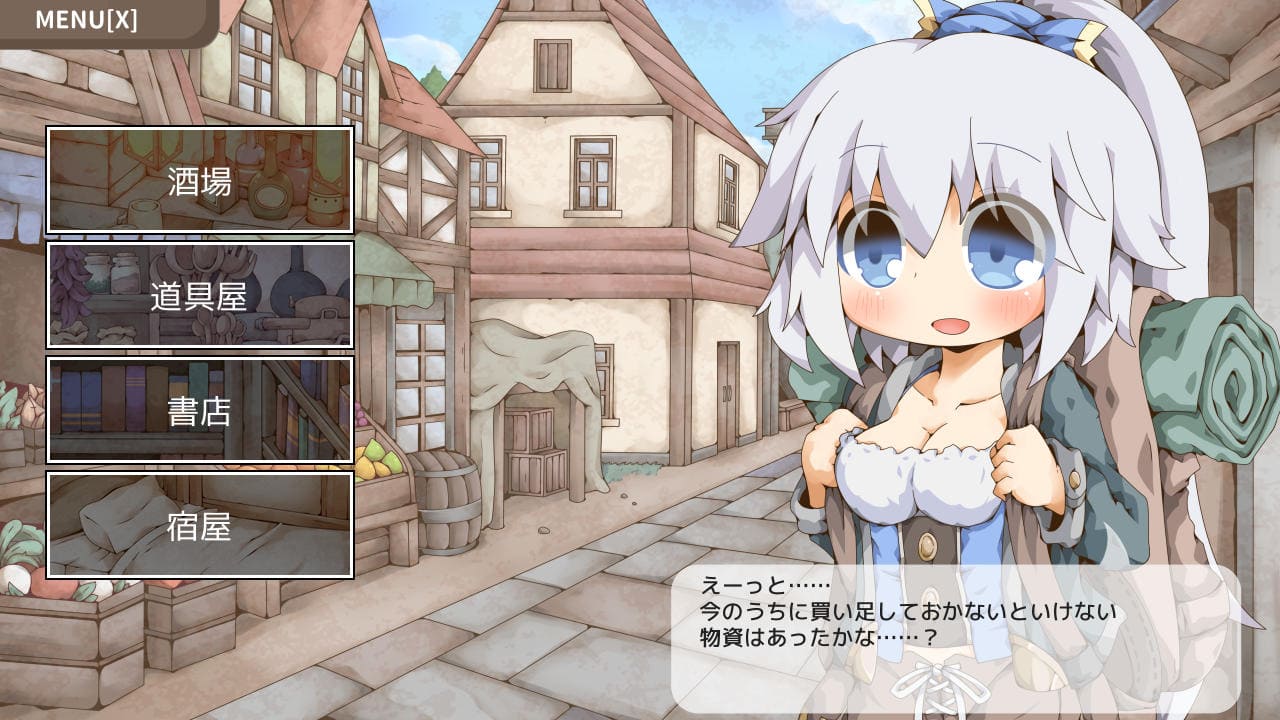
Task: Go to the 書店 bookstore
Action: point(200,410)
